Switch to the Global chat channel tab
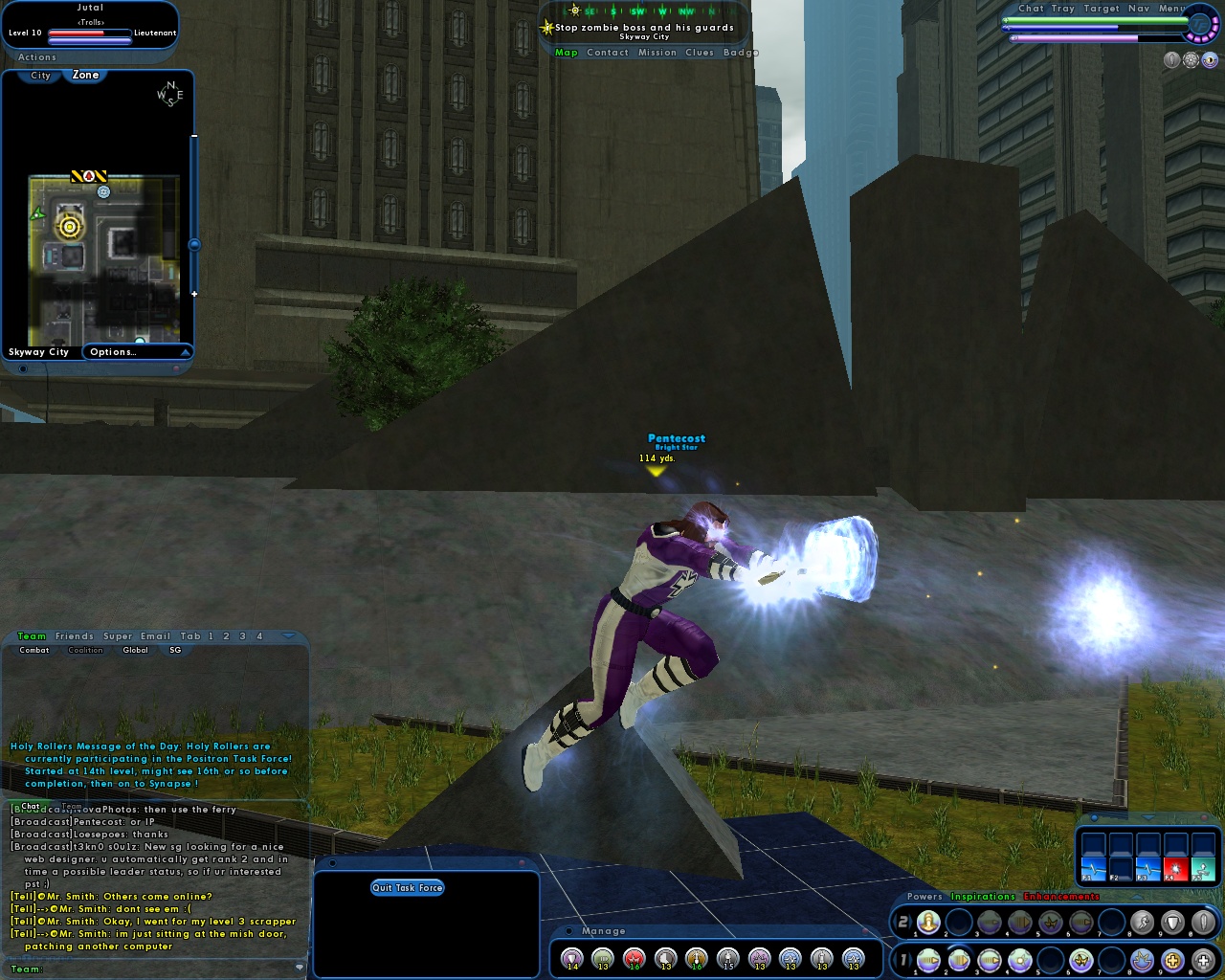 tap(135, 650)
